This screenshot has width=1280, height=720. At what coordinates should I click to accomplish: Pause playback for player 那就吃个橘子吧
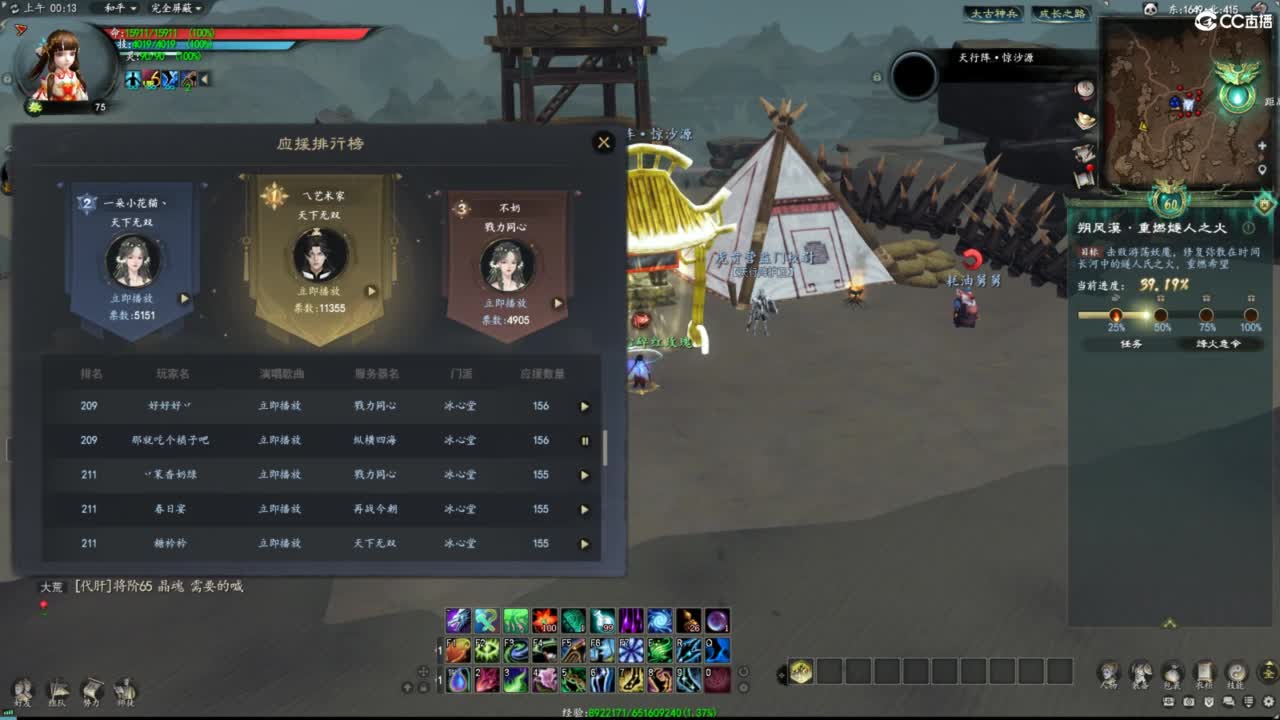585,440
